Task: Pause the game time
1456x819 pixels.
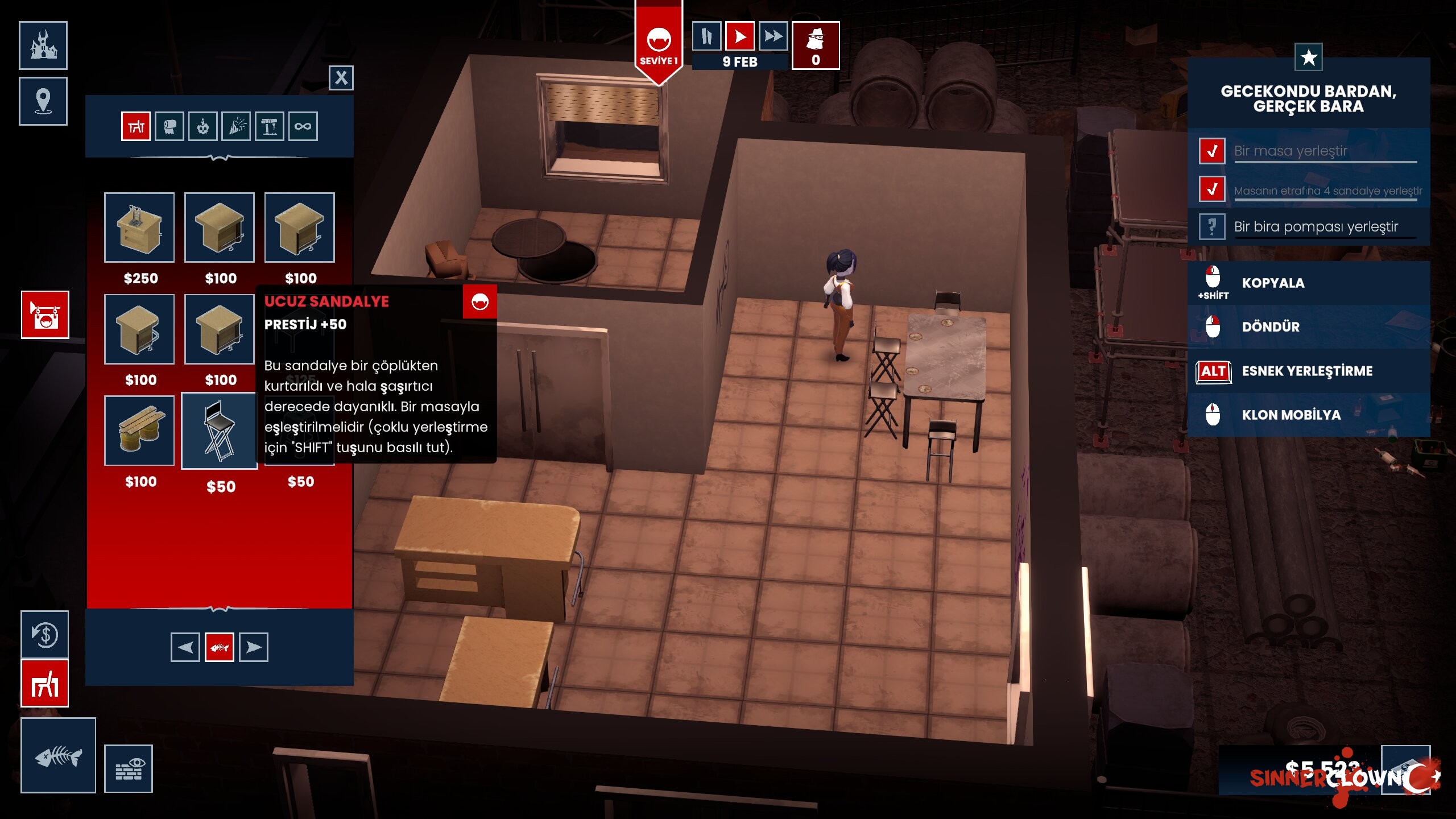Action: pyautogui.click(x=706, y=37)
